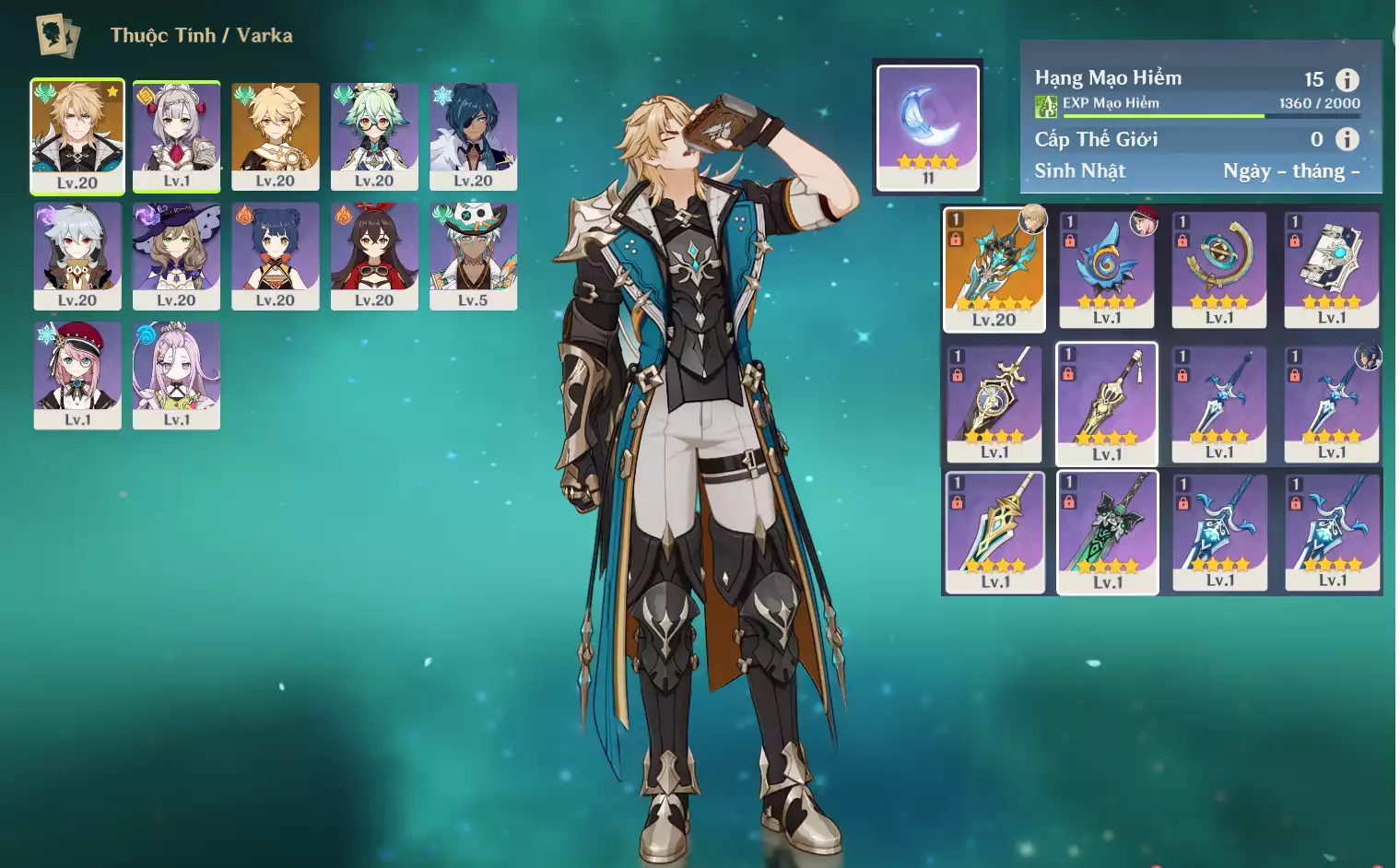Pick Xiangling's character portrait

(276, 255)
